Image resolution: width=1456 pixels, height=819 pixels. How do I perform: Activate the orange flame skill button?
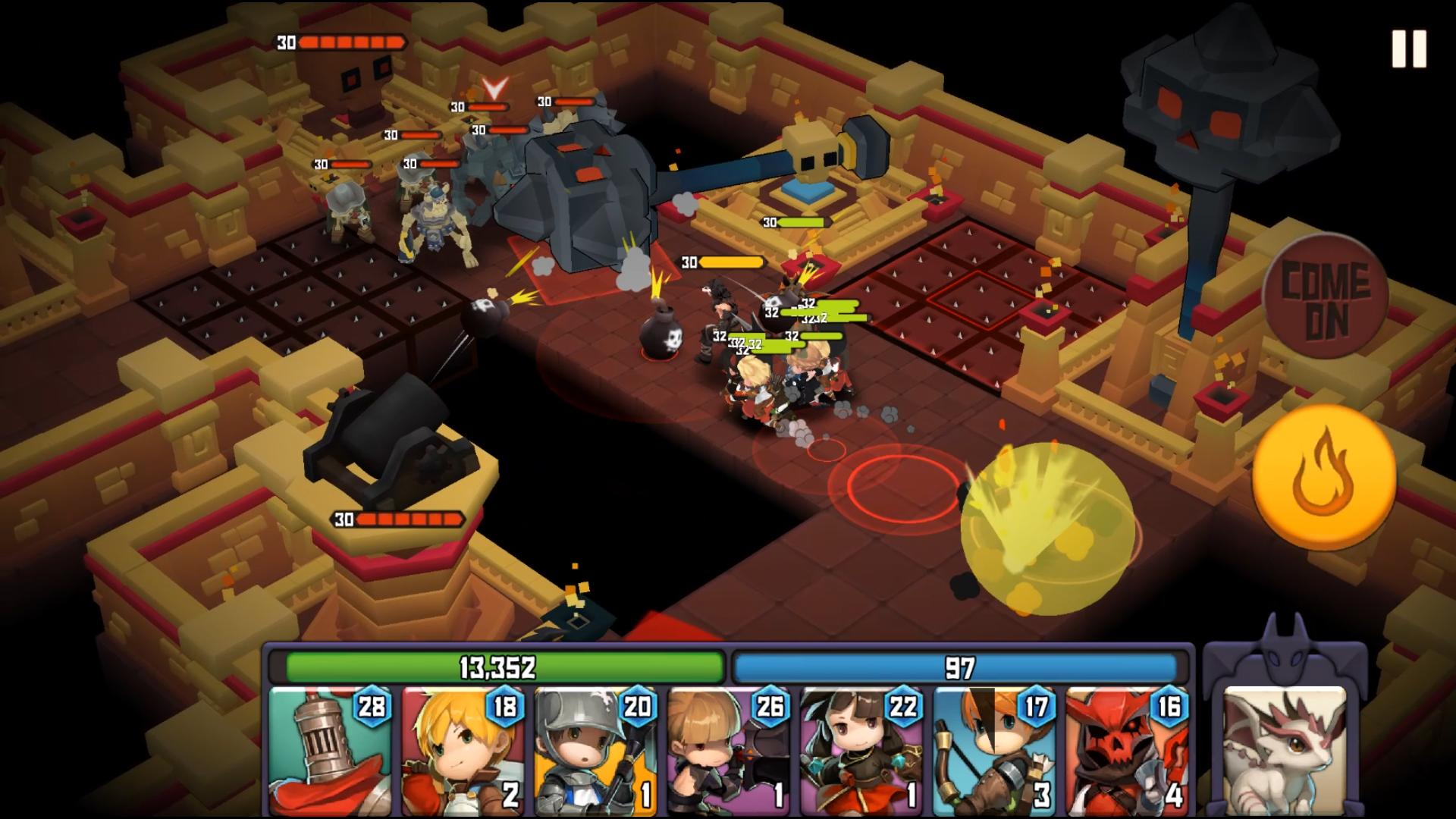1323,477
